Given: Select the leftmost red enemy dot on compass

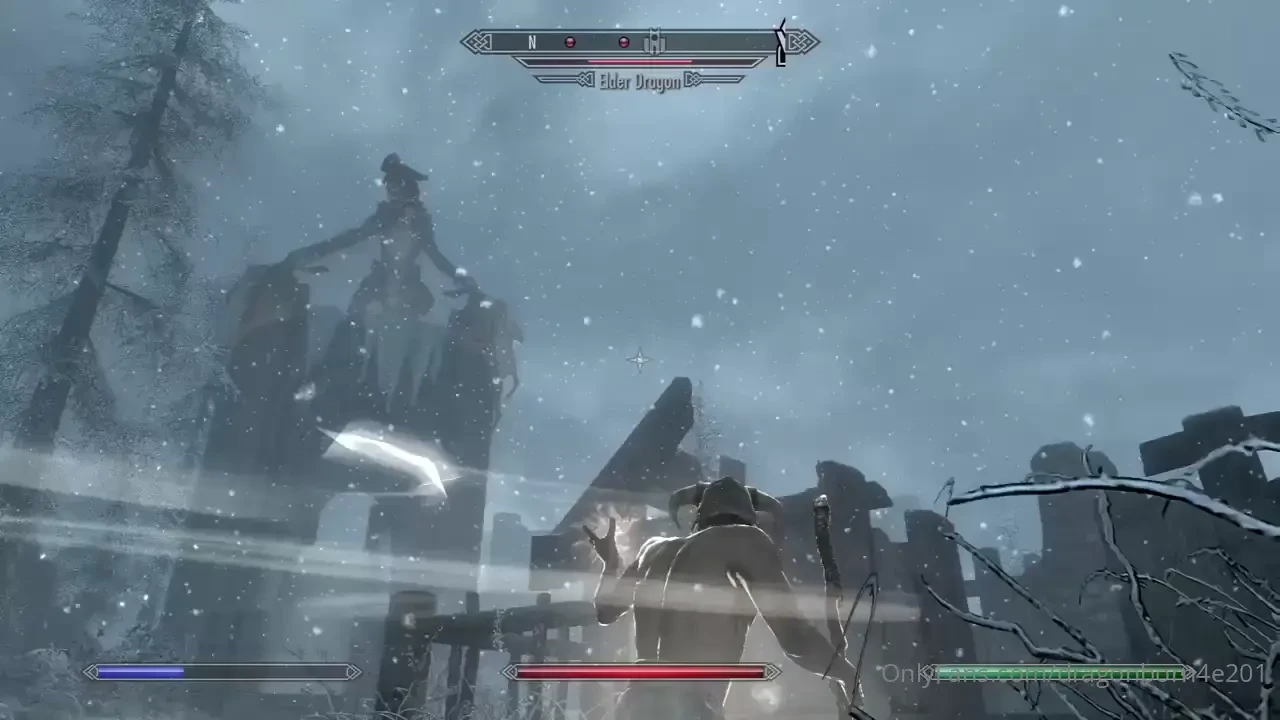Looking at the screenshot, I should [x=570, y=42].
